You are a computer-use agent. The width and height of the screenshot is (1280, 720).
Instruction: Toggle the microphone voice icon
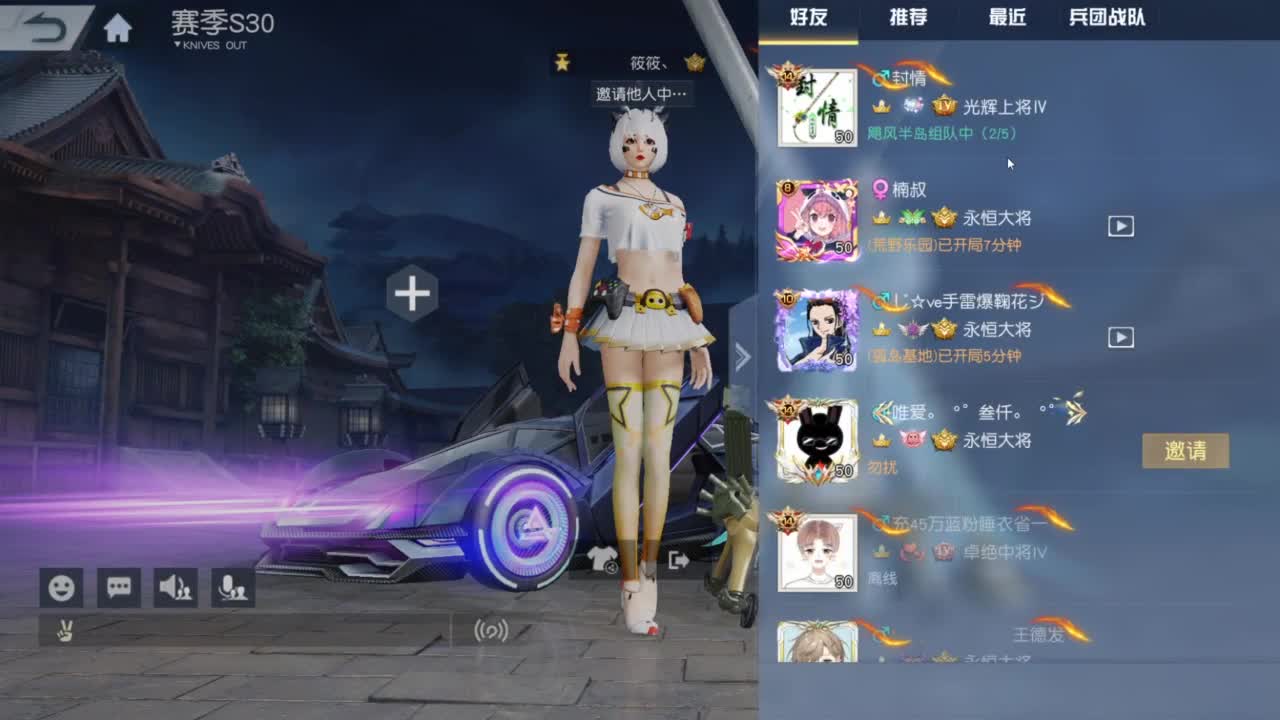click(x=232, y=587)
